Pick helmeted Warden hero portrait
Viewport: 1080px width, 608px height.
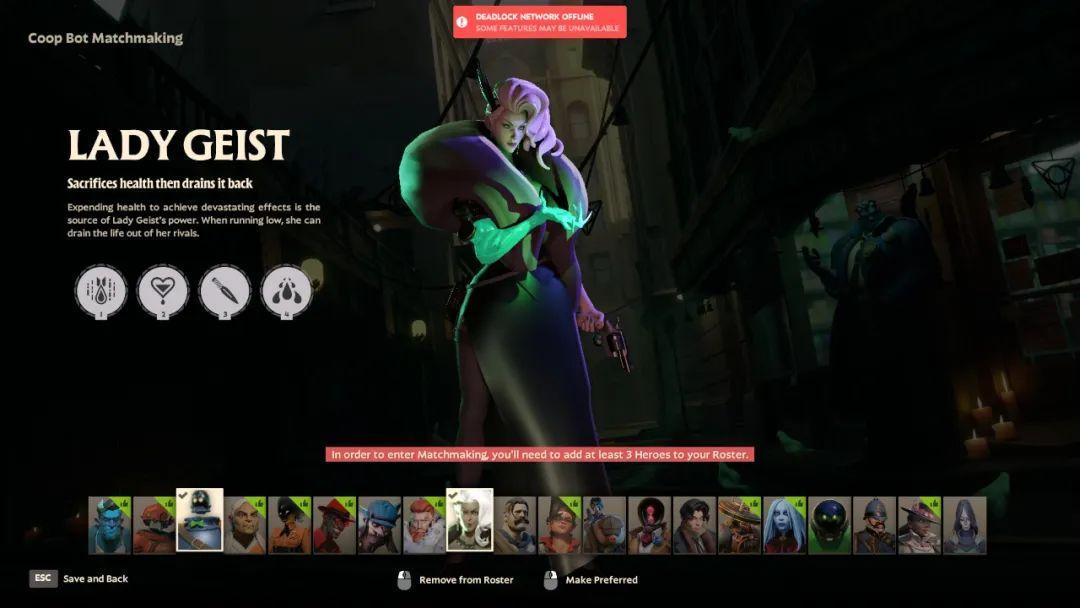coord(874,525)
